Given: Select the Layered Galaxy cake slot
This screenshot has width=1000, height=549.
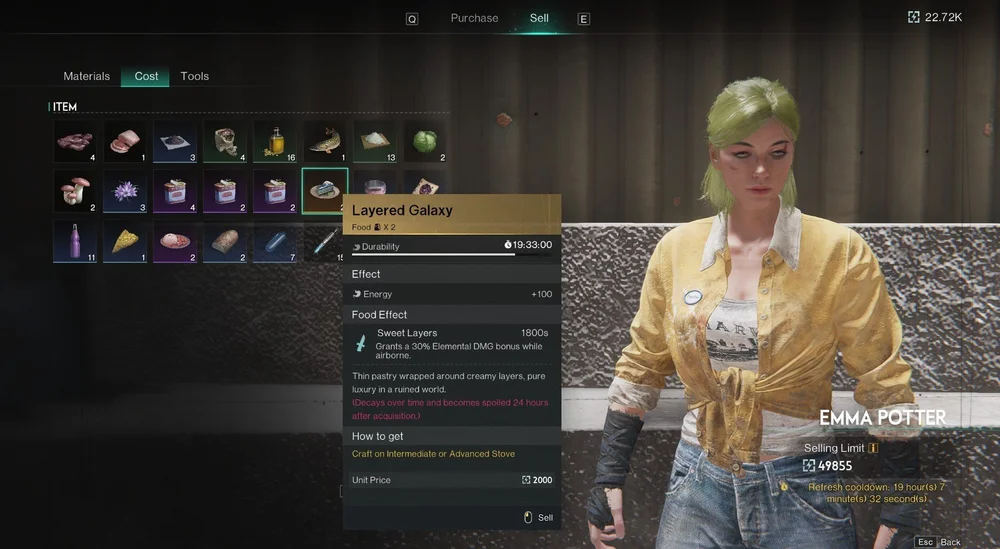Looking at the screenshot, I should point(325,190).
